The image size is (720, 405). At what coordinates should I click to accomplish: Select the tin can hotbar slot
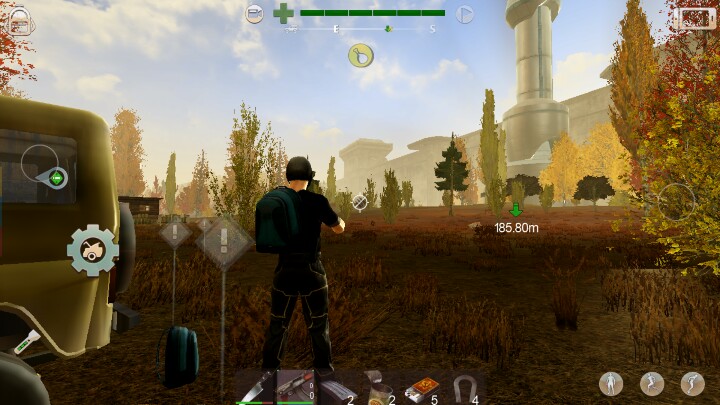376,387
